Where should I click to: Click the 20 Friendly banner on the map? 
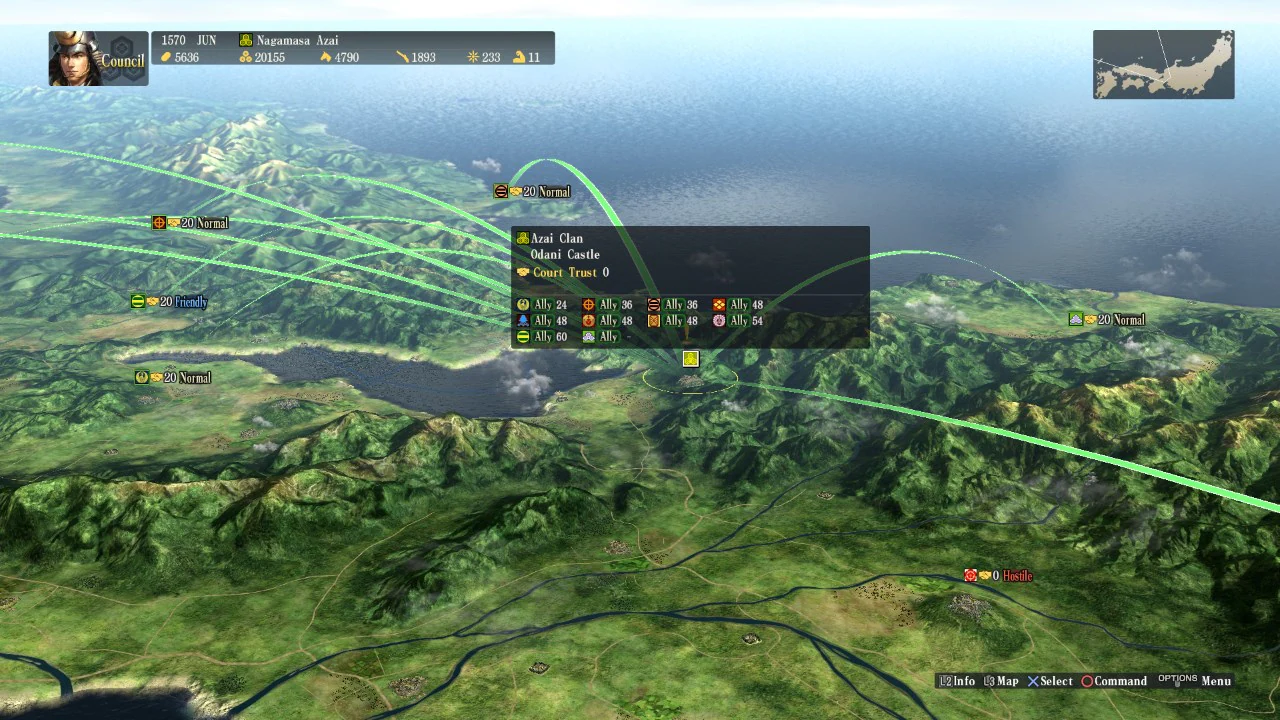pyautogui.click(x=168, y=301)
